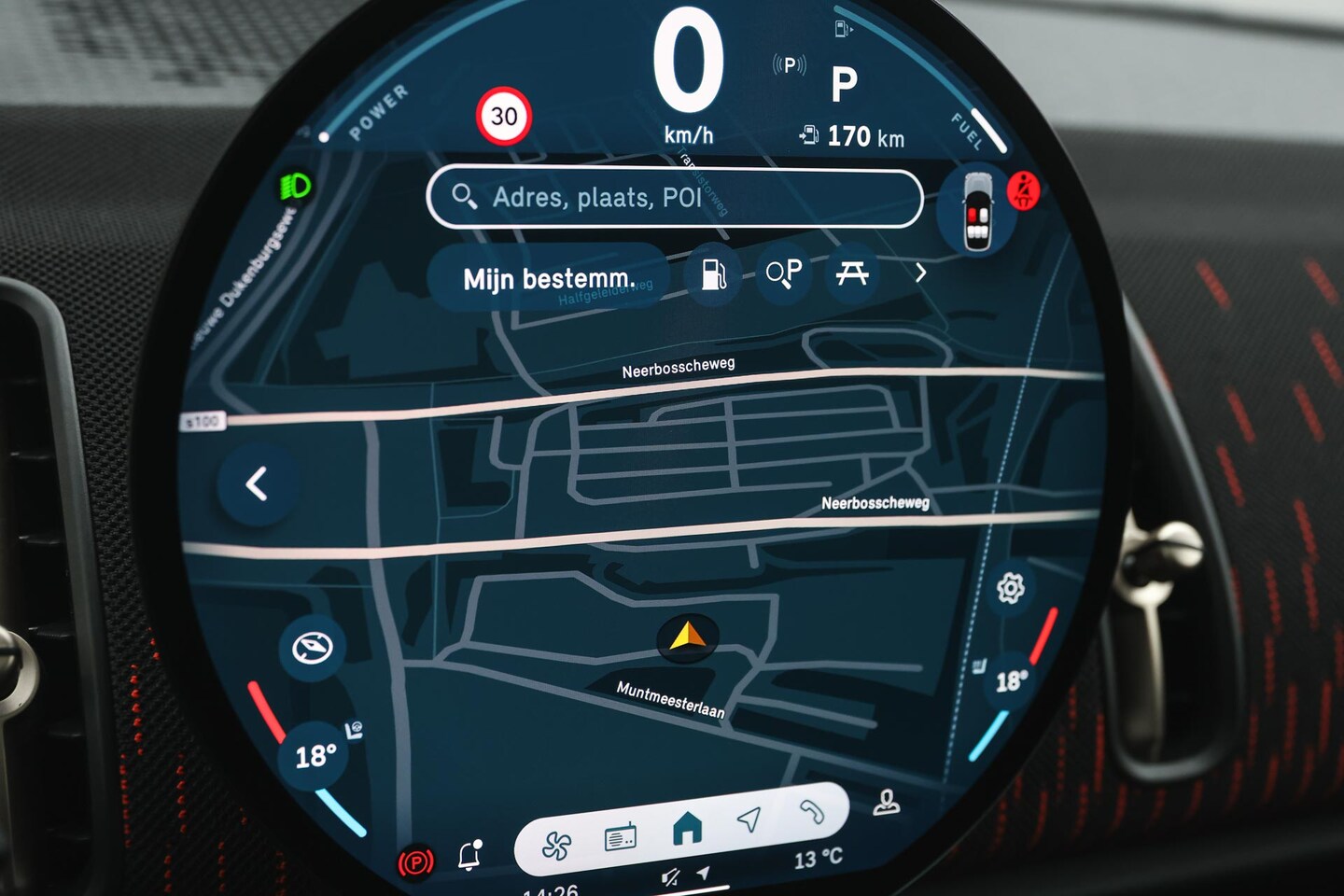This screenshot has height=896, width=1344.
Task: Open settings via the gear icon
Action: coord(1010,589)
